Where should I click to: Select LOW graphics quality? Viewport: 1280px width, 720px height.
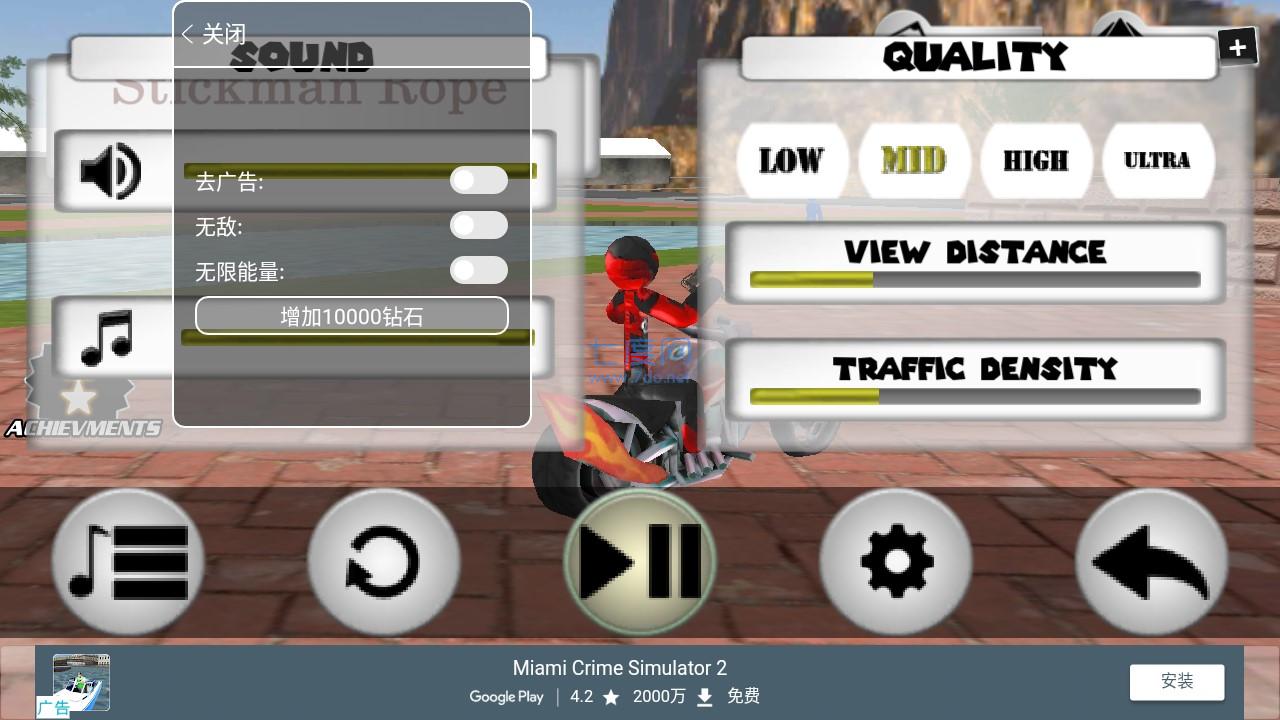(x=791, y=160)
